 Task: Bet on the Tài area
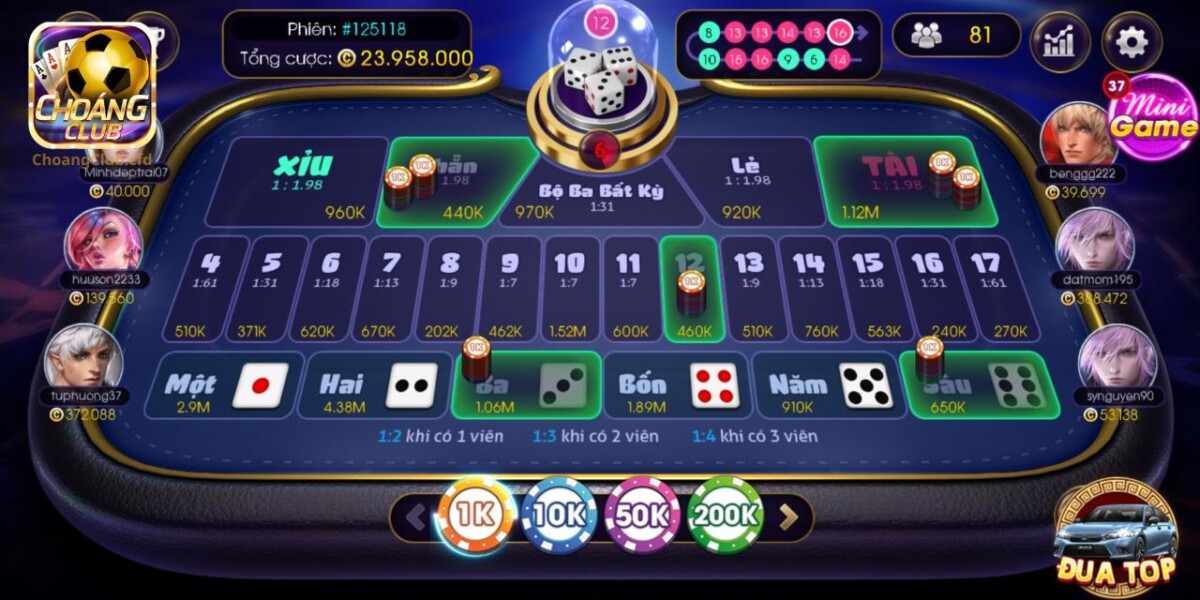coord(890,182)
